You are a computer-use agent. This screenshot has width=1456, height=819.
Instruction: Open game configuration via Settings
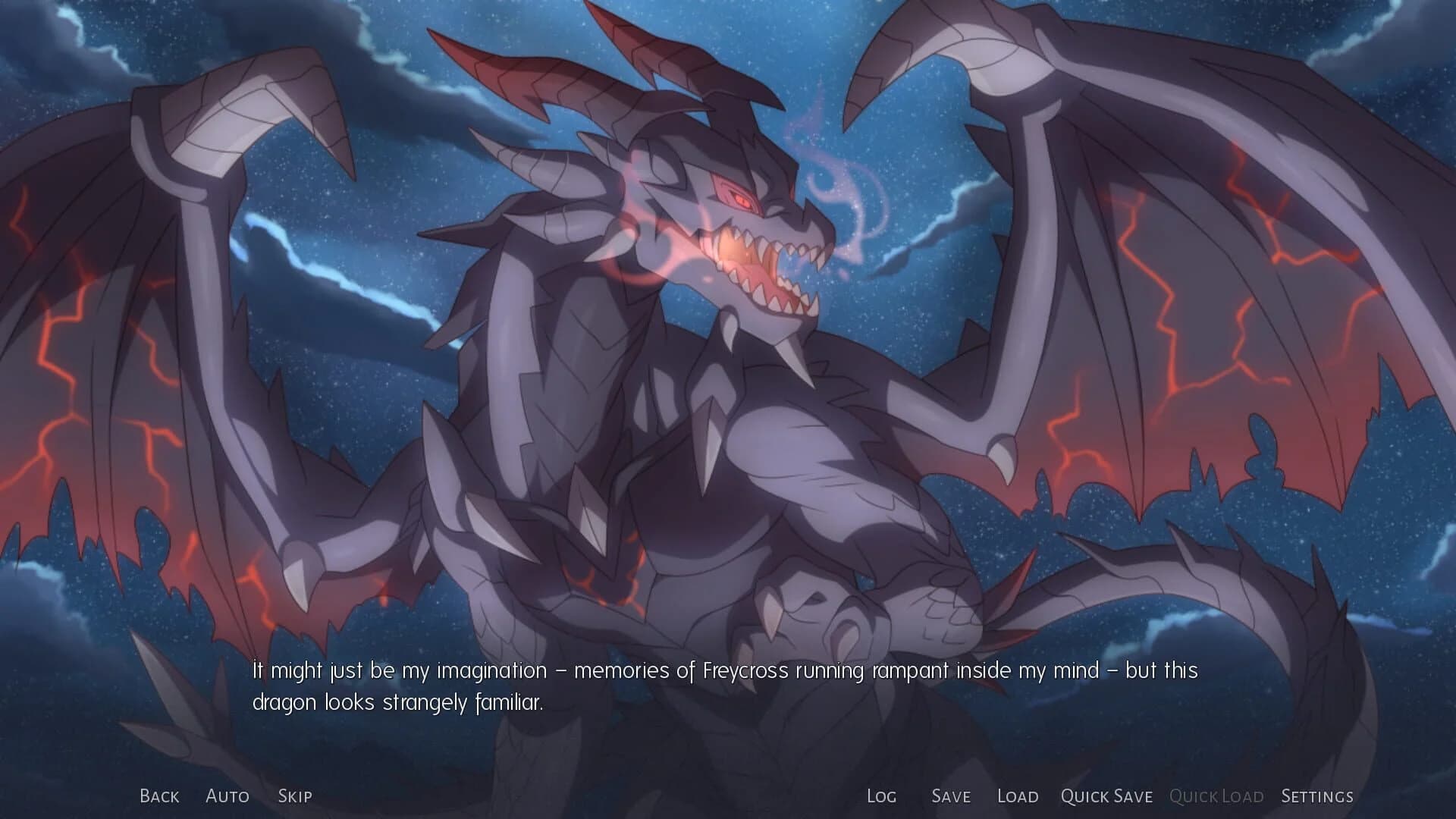[1317, 796]
